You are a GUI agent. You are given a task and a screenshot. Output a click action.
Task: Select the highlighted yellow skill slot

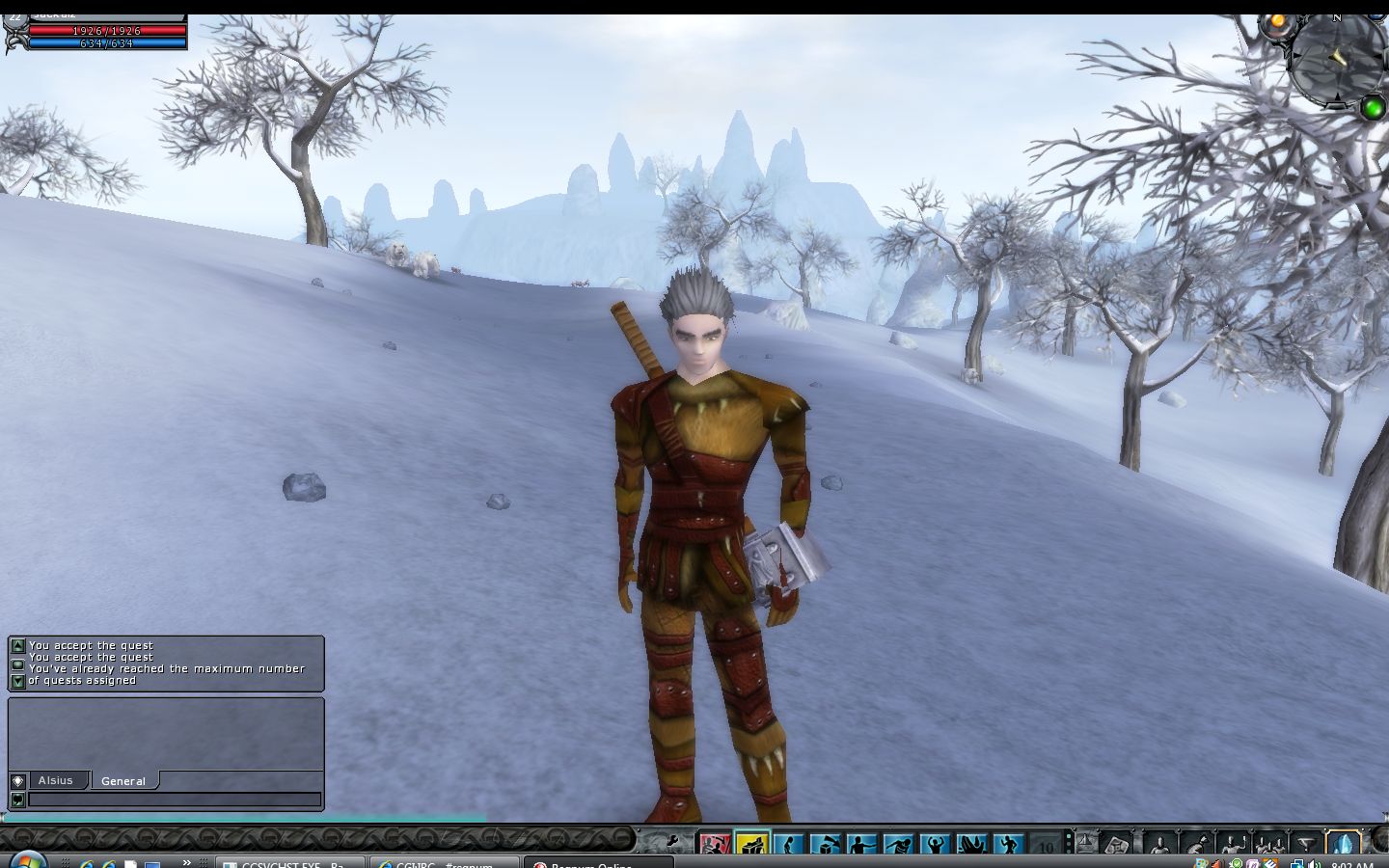[751, 846]
